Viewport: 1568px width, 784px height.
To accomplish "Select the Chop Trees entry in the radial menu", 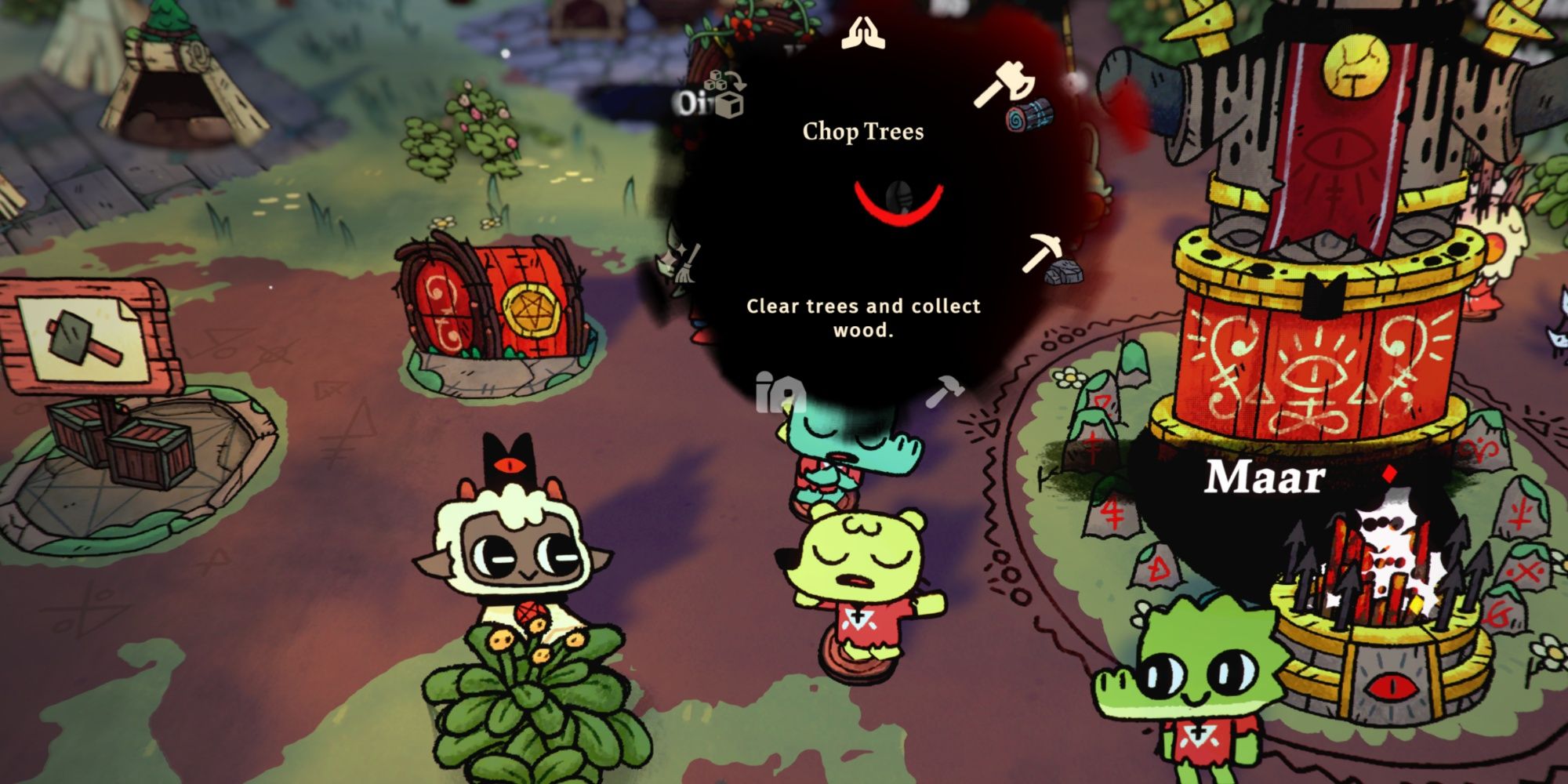I will coord(862,130).
